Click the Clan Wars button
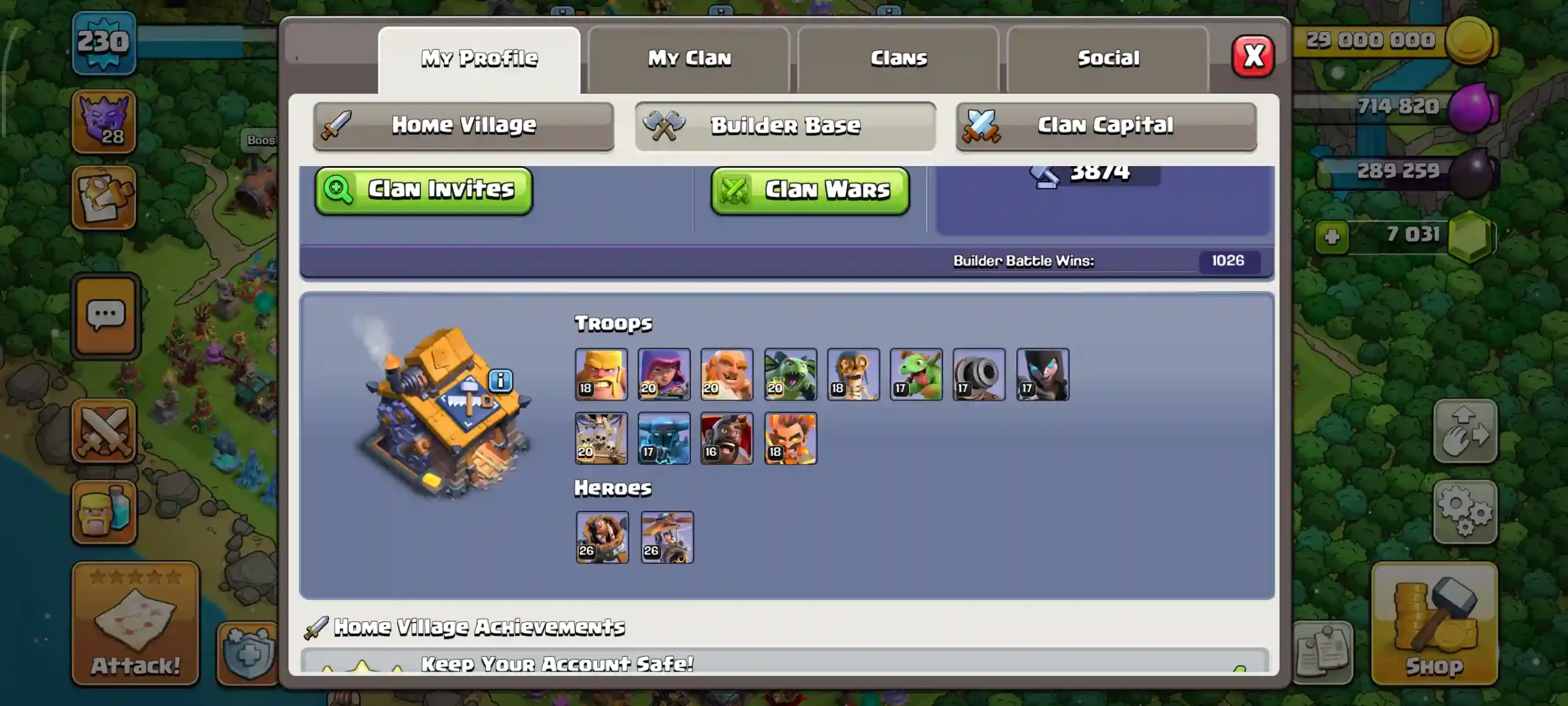Viewport: 1568px width, 706px height. 810,190
